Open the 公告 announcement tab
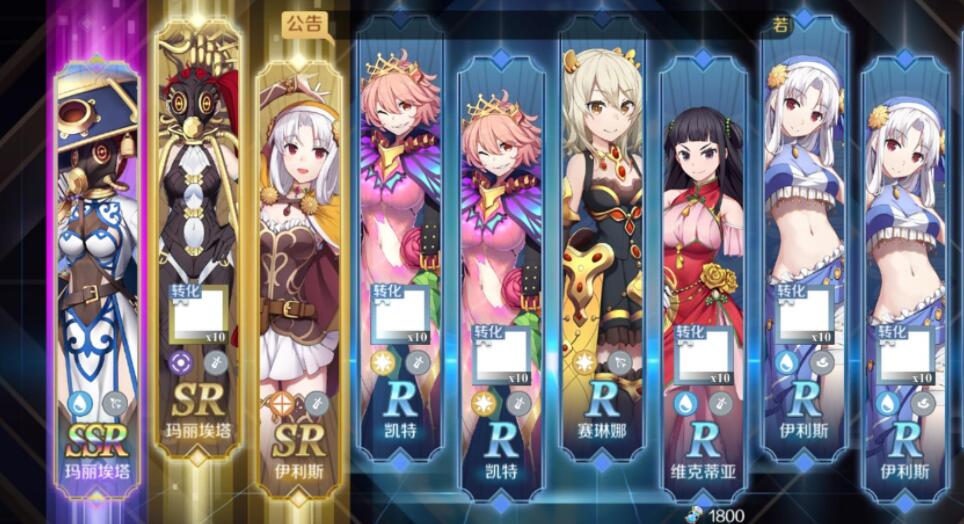 (x=305, y=23)
